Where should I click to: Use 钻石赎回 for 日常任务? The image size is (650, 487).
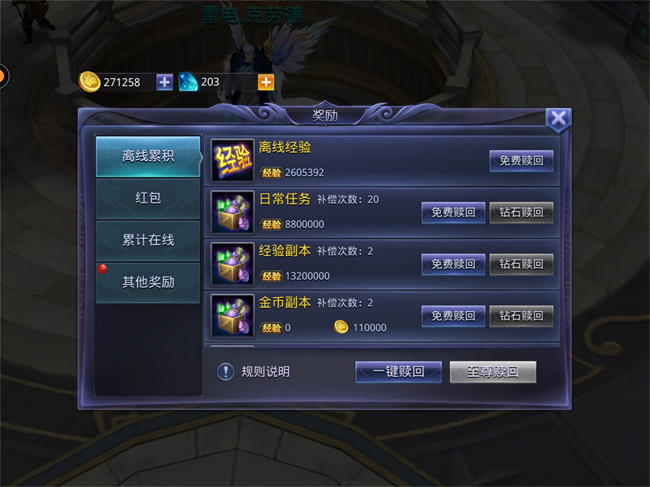click(x=521, y=212)
